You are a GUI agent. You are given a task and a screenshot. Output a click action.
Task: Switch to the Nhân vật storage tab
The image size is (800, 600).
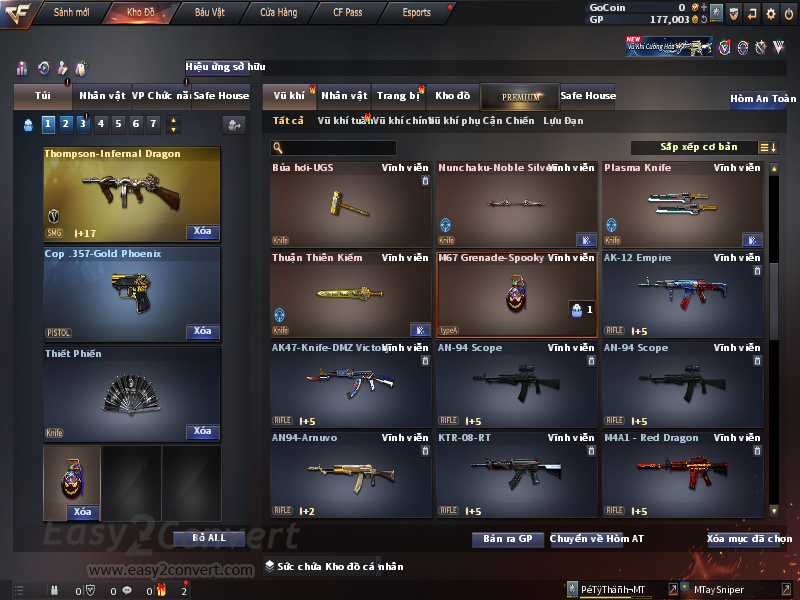tap(344, 96)
